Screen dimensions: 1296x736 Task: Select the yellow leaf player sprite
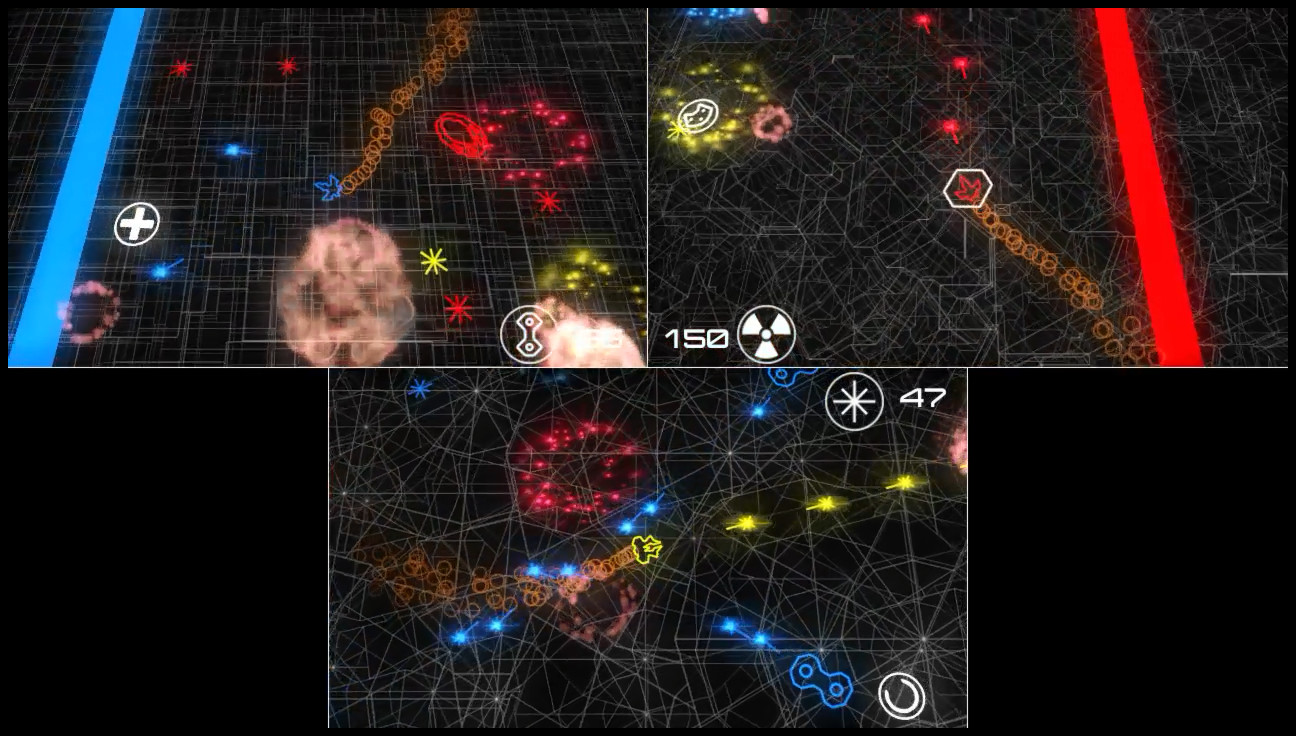coord(645,549)
